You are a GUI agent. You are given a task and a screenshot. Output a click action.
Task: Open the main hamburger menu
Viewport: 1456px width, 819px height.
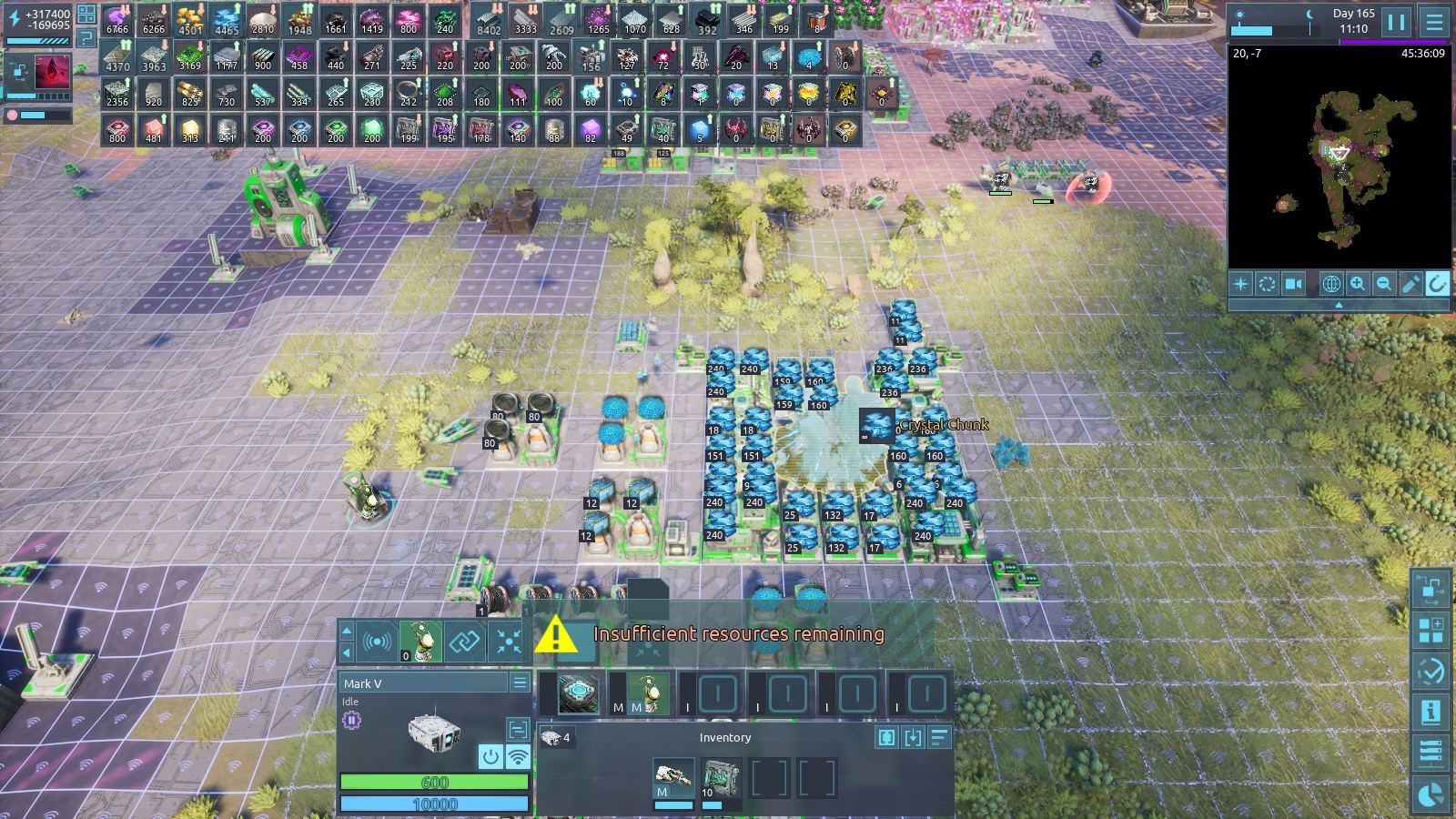(1435, 21)
